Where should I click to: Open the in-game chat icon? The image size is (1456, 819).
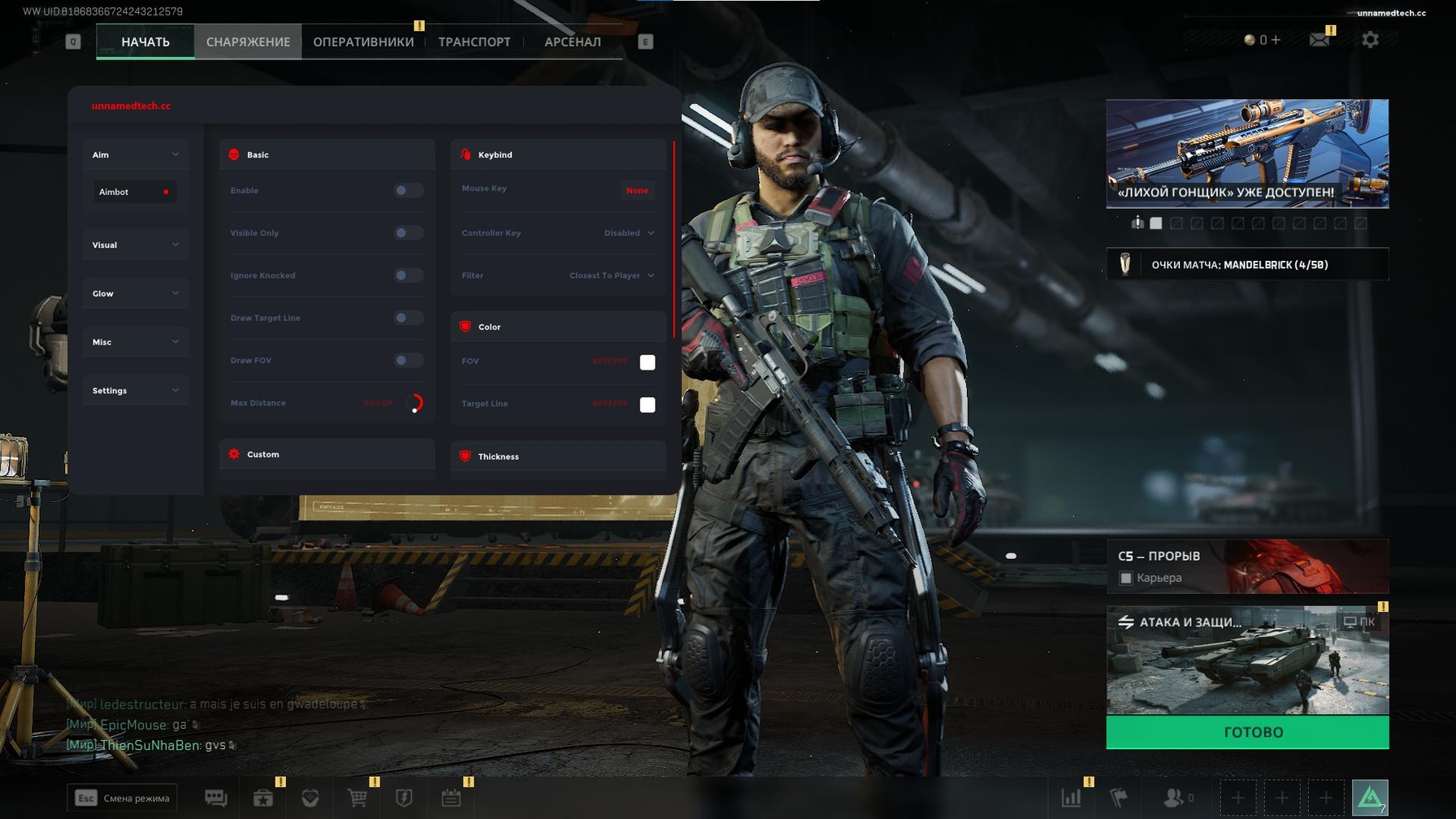(x=215, y=798)
